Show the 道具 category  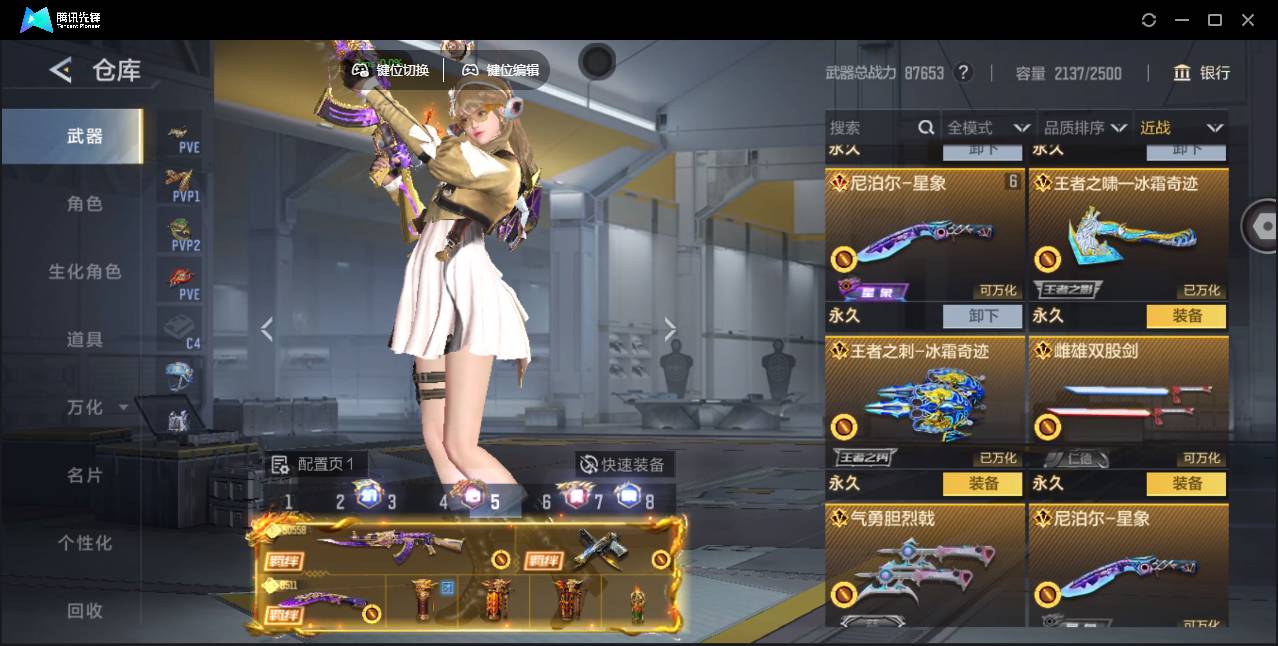[x=84, y=340]
